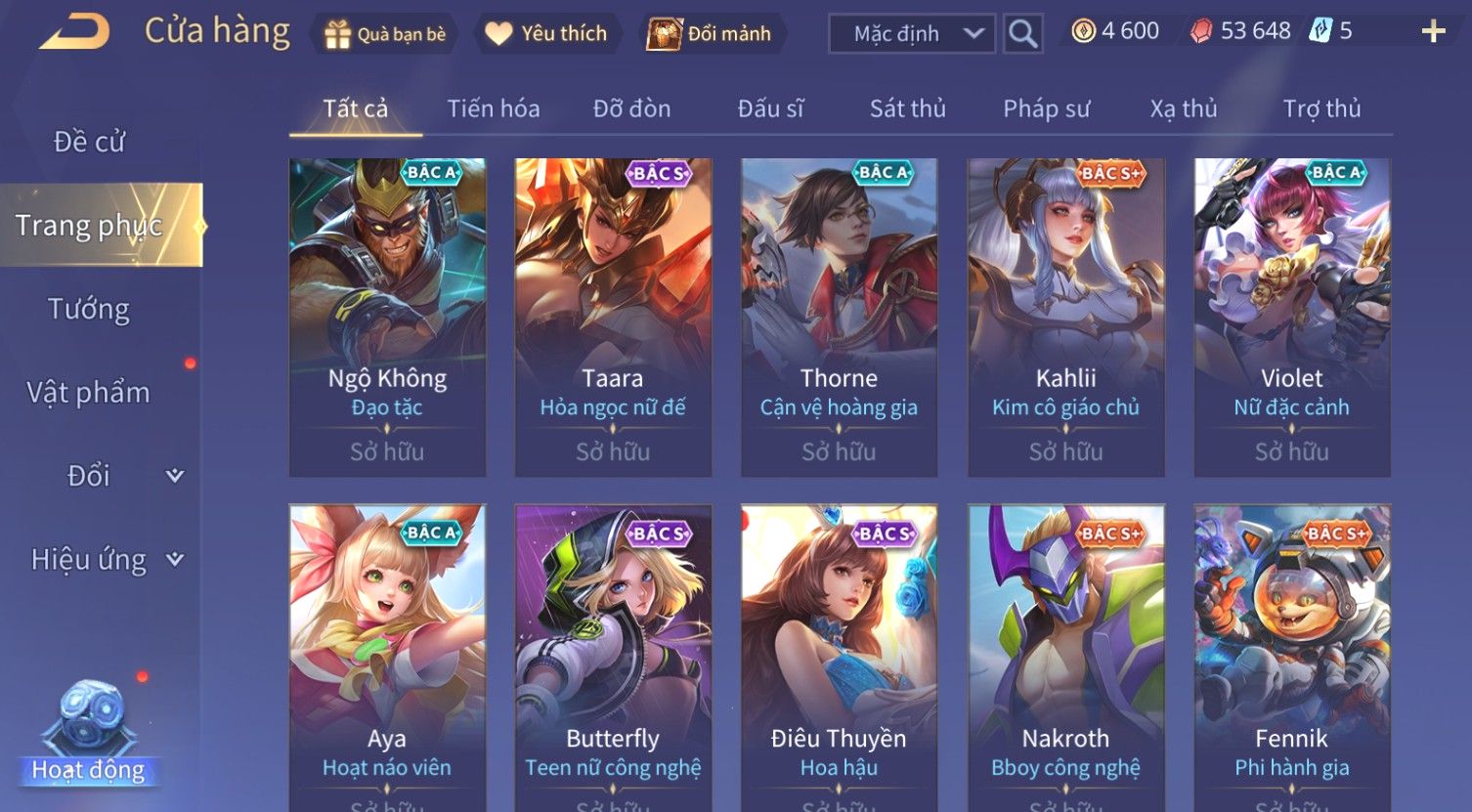Filter skins by Pháp sư

coord(1046,108)
